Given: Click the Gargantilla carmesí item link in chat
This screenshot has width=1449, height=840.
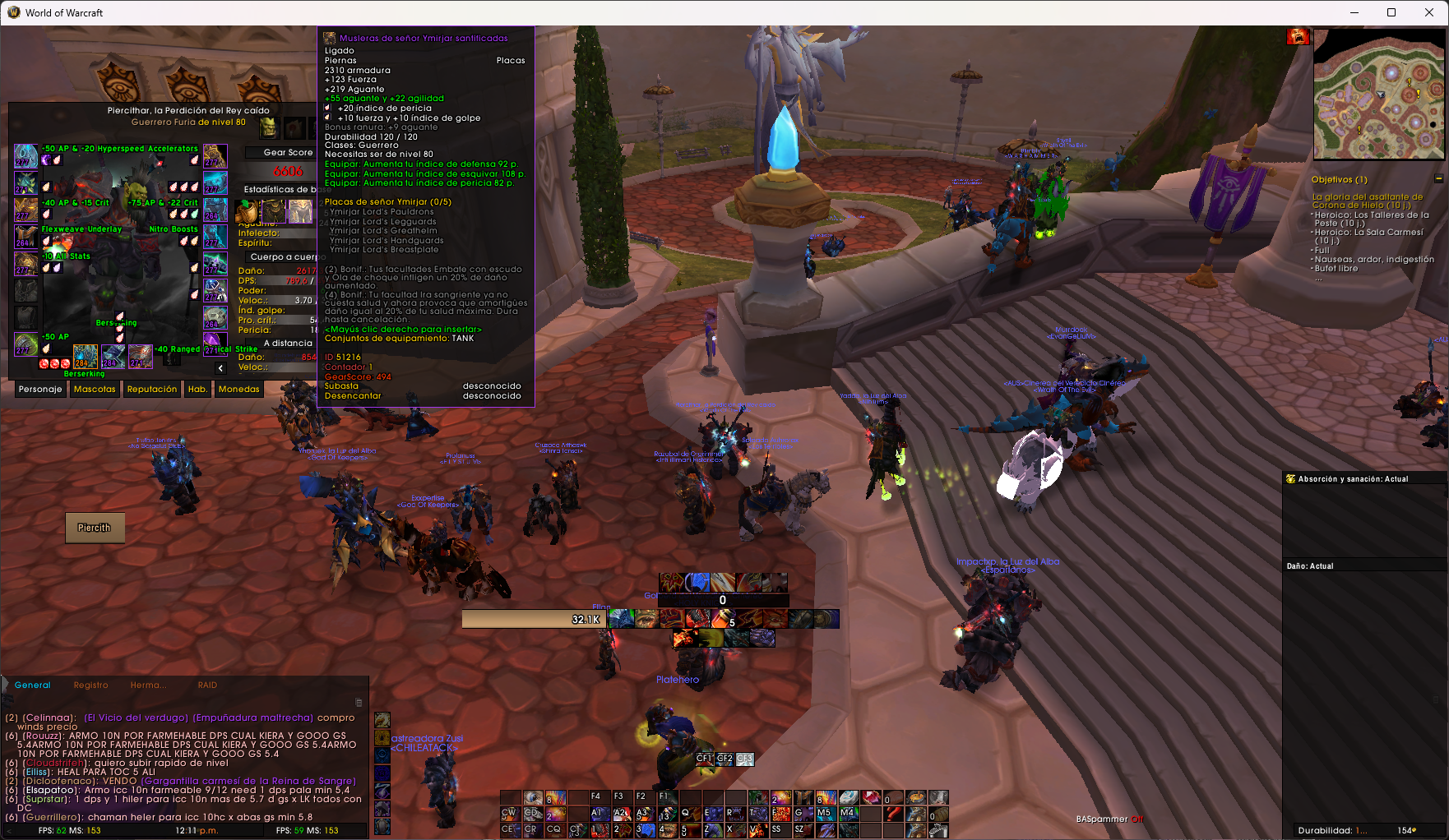Looking at the screenshot, I should pyautogui.click(x=249, y=781).
